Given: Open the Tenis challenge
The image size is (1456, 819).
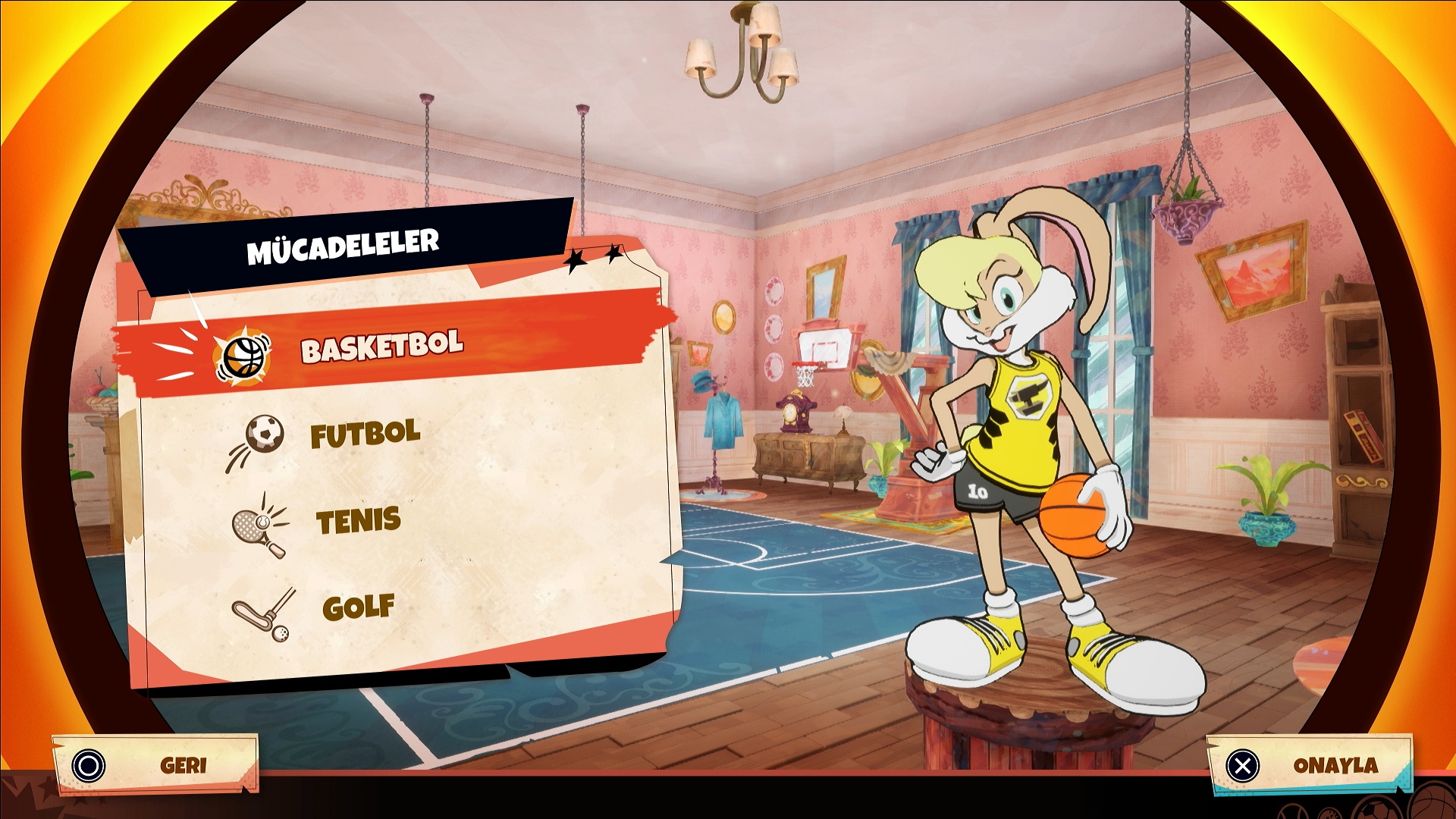Looking at the screenshot, I should [x=358, y=522].
